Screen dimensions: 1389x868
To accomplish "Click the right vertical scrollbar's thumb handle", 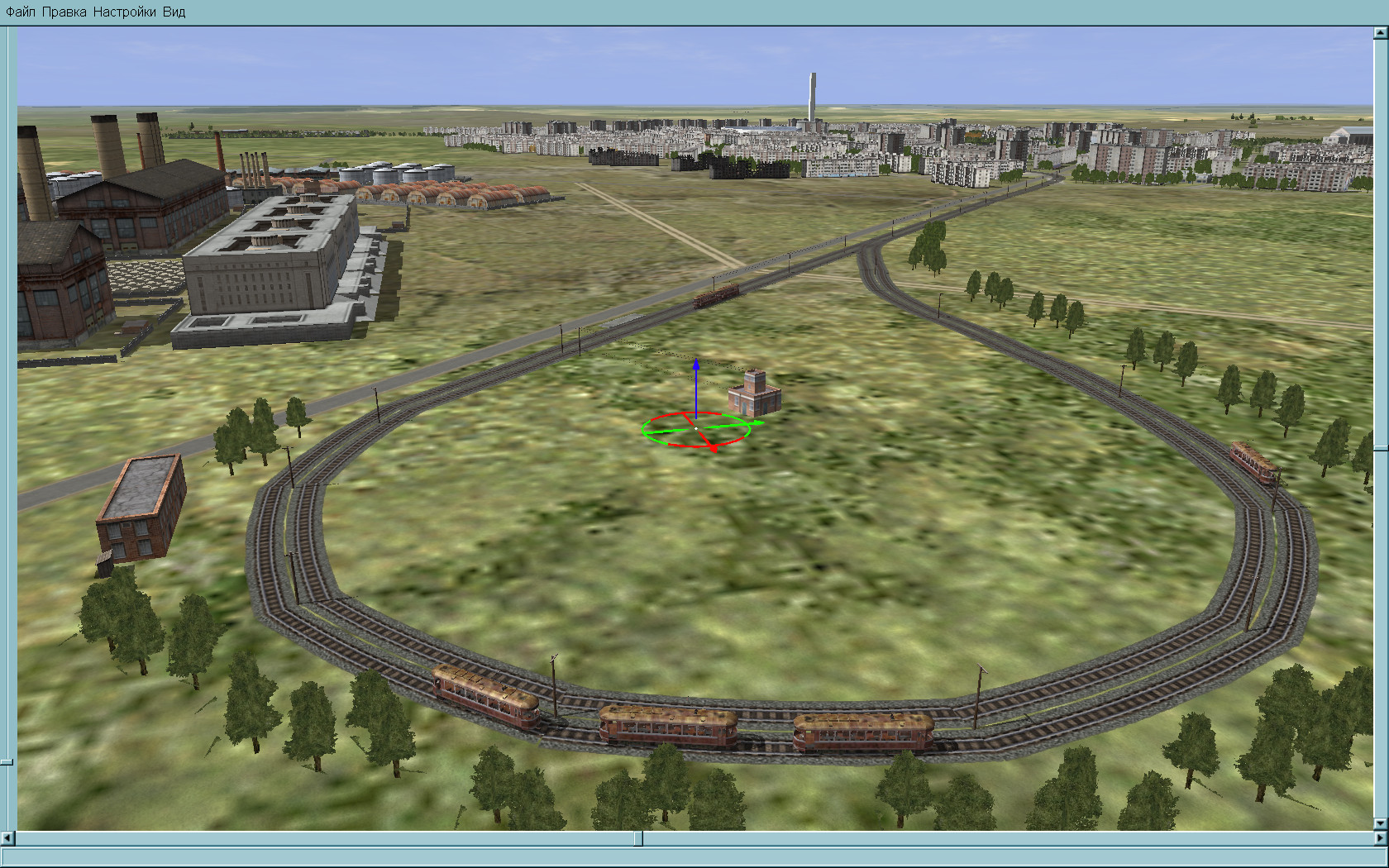I will point(1381,449).
